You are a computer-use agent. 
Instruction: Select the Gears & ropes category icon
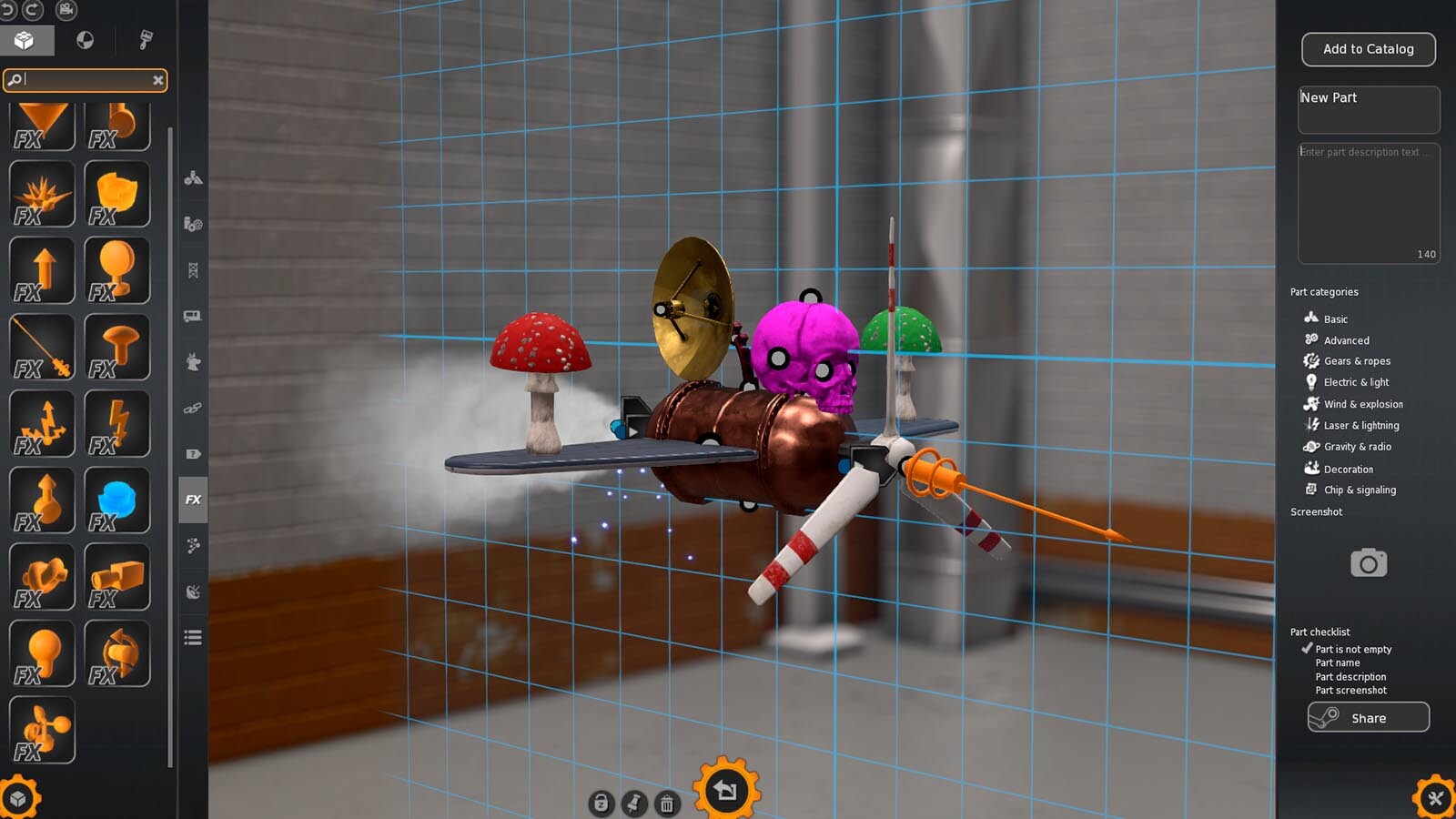(1311, 360)
